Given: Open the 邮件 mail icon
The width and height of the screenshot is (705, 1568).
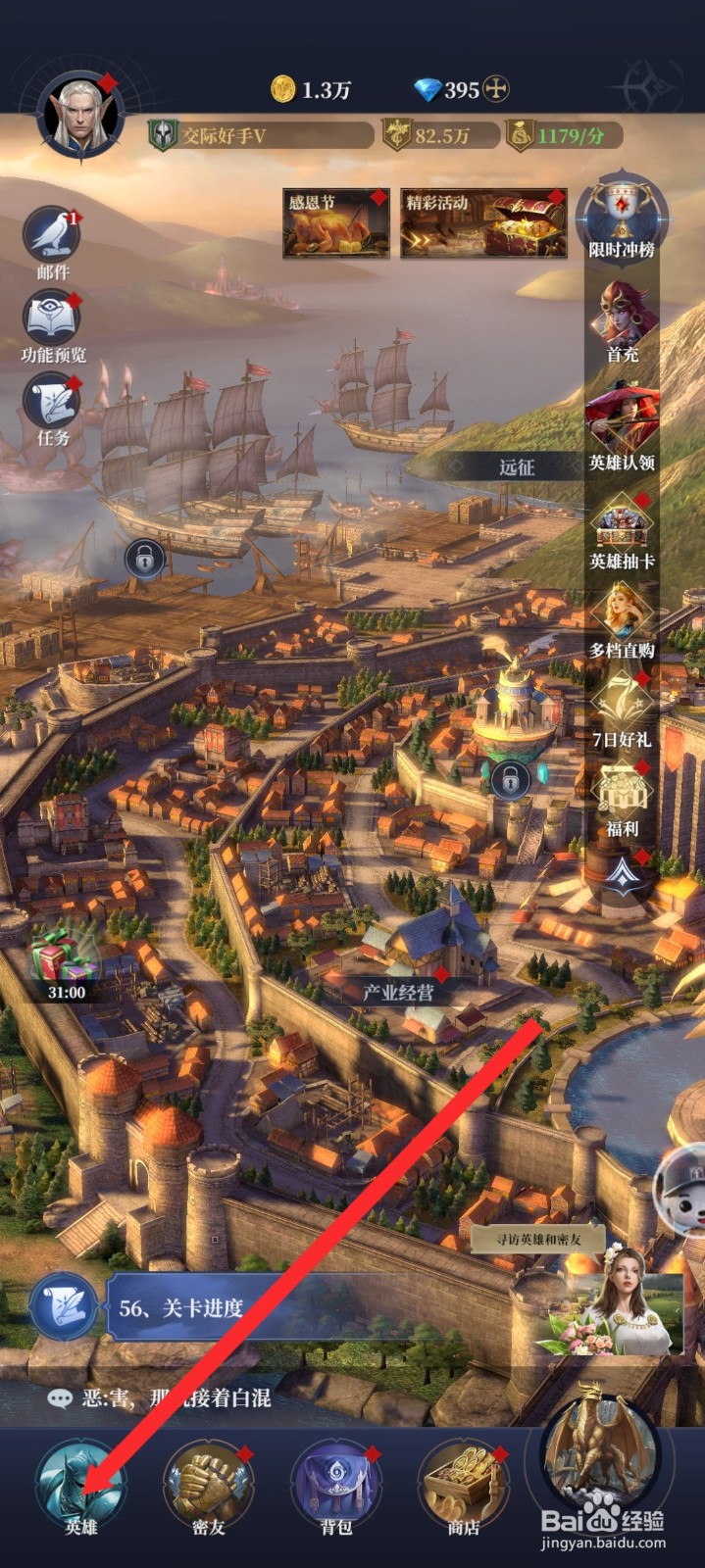Looking at the screenshot, I should pyautogui.click(x=52, y=236).
